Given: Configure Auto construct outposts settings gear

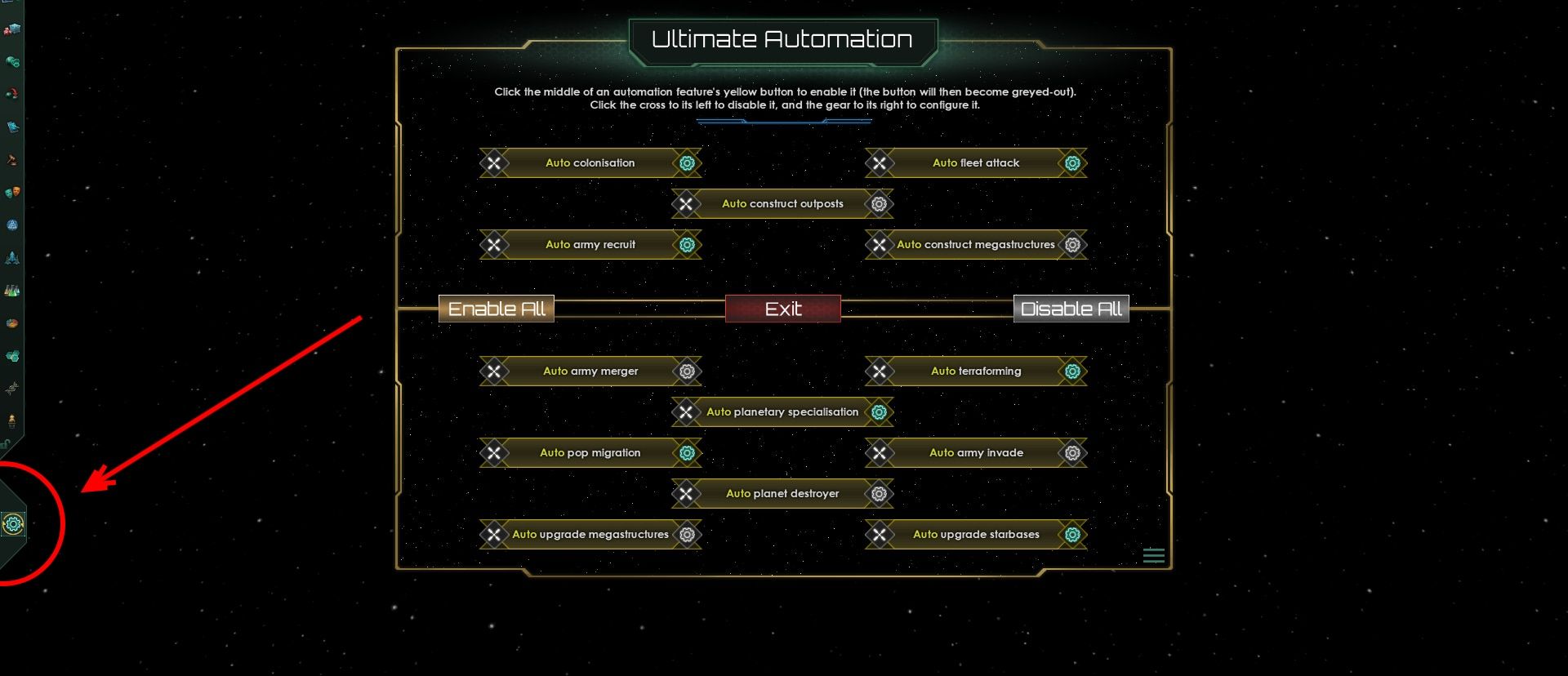Looking at the screenshot, I should 879,203.
